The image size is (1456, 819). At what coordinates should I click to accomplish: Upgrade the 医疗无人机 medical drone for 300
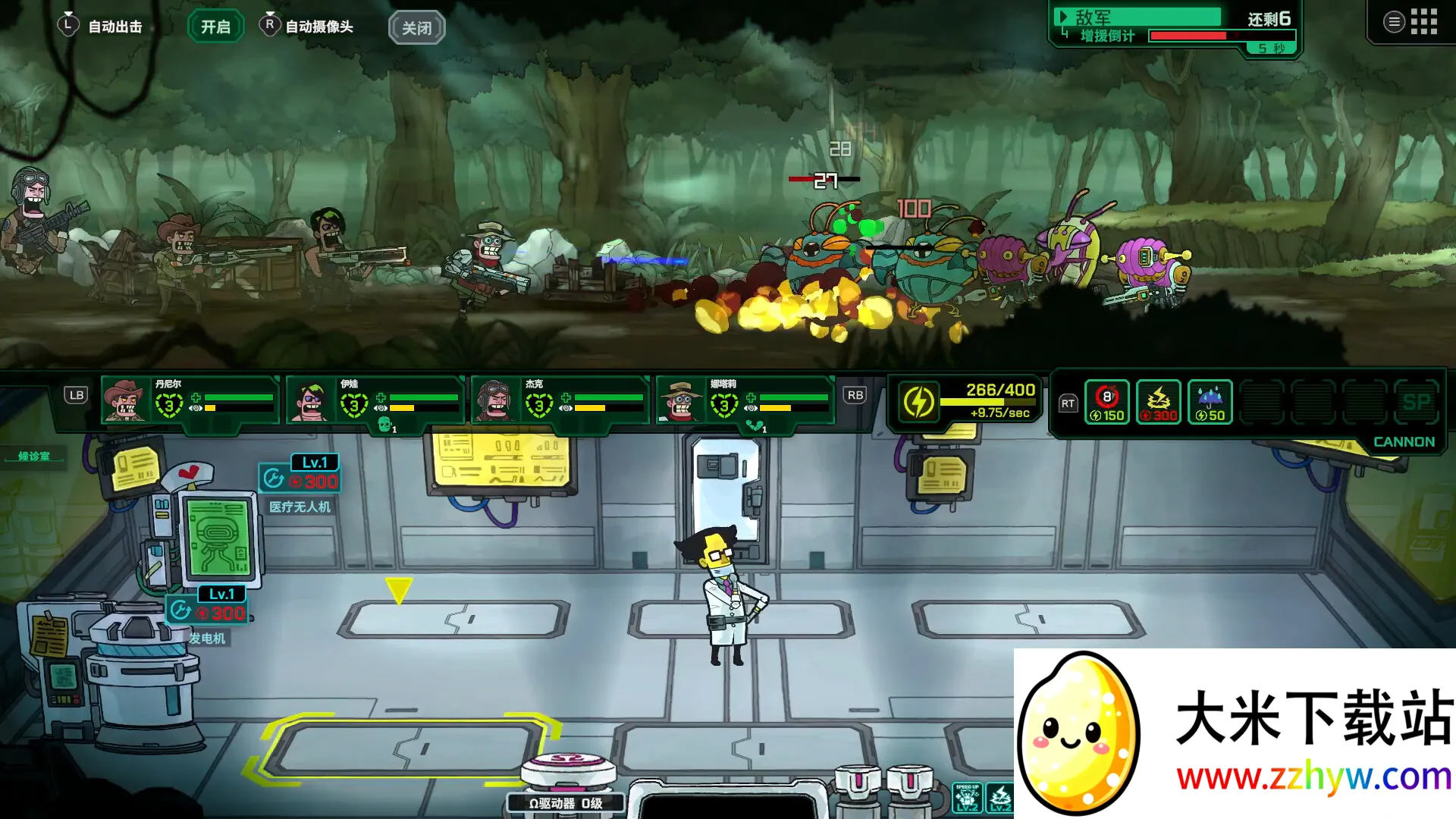coord(300,480)
